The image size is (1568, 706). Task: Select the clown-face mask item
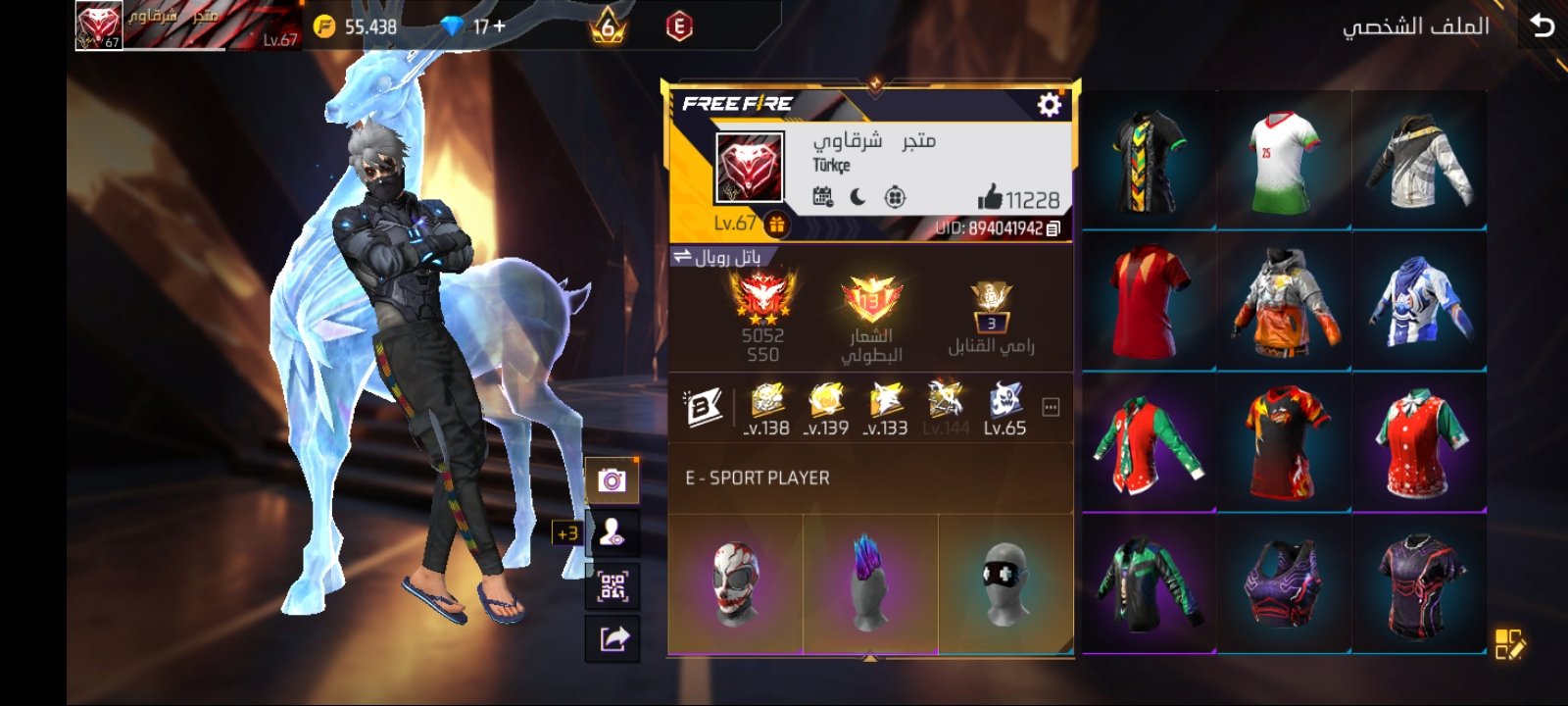pos(736,583)
